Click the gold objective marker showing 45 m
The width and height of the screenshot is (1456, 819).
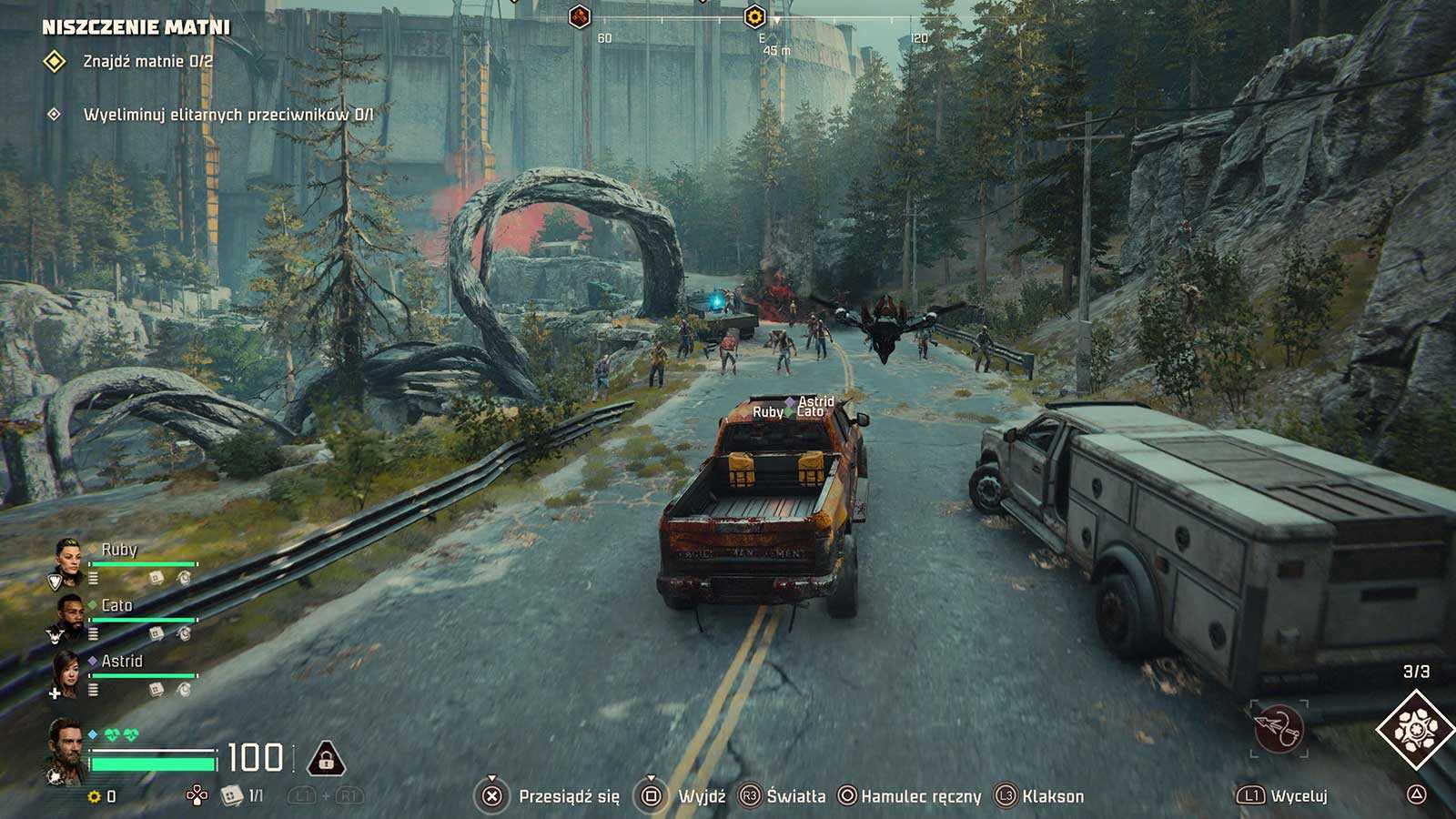coord(753,16)
